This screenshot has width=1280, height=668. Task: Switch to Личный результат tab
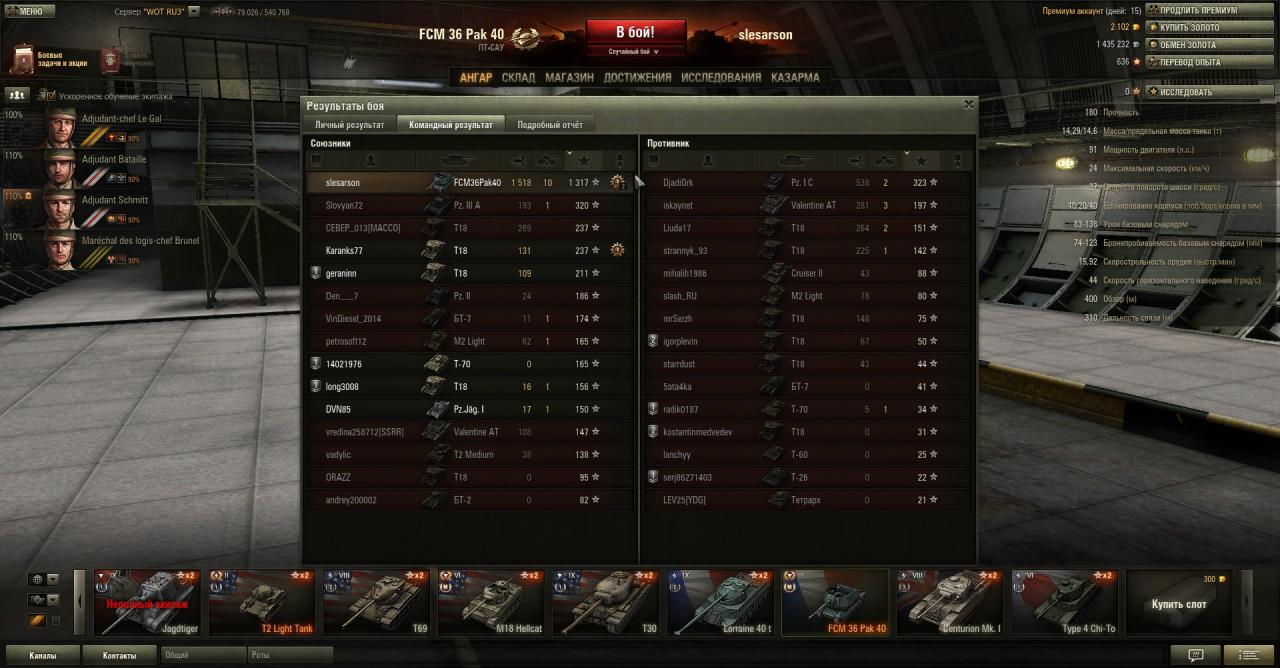(x=349, y=125)
